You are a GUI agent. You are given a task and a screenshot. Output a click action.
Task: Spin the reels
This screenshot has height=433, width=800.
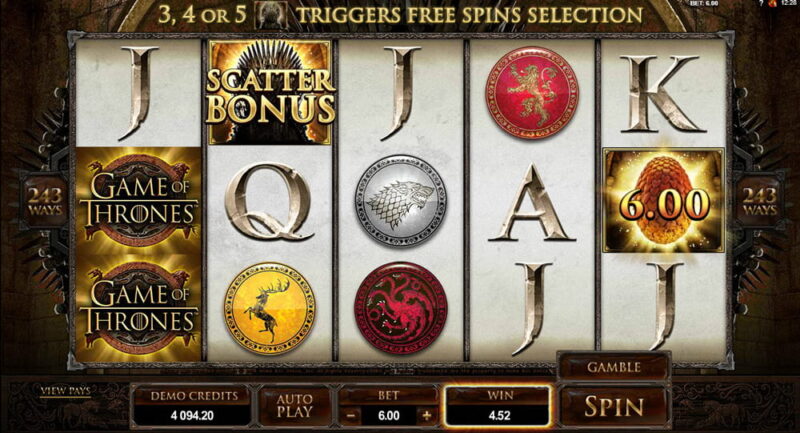pos(613,407)
